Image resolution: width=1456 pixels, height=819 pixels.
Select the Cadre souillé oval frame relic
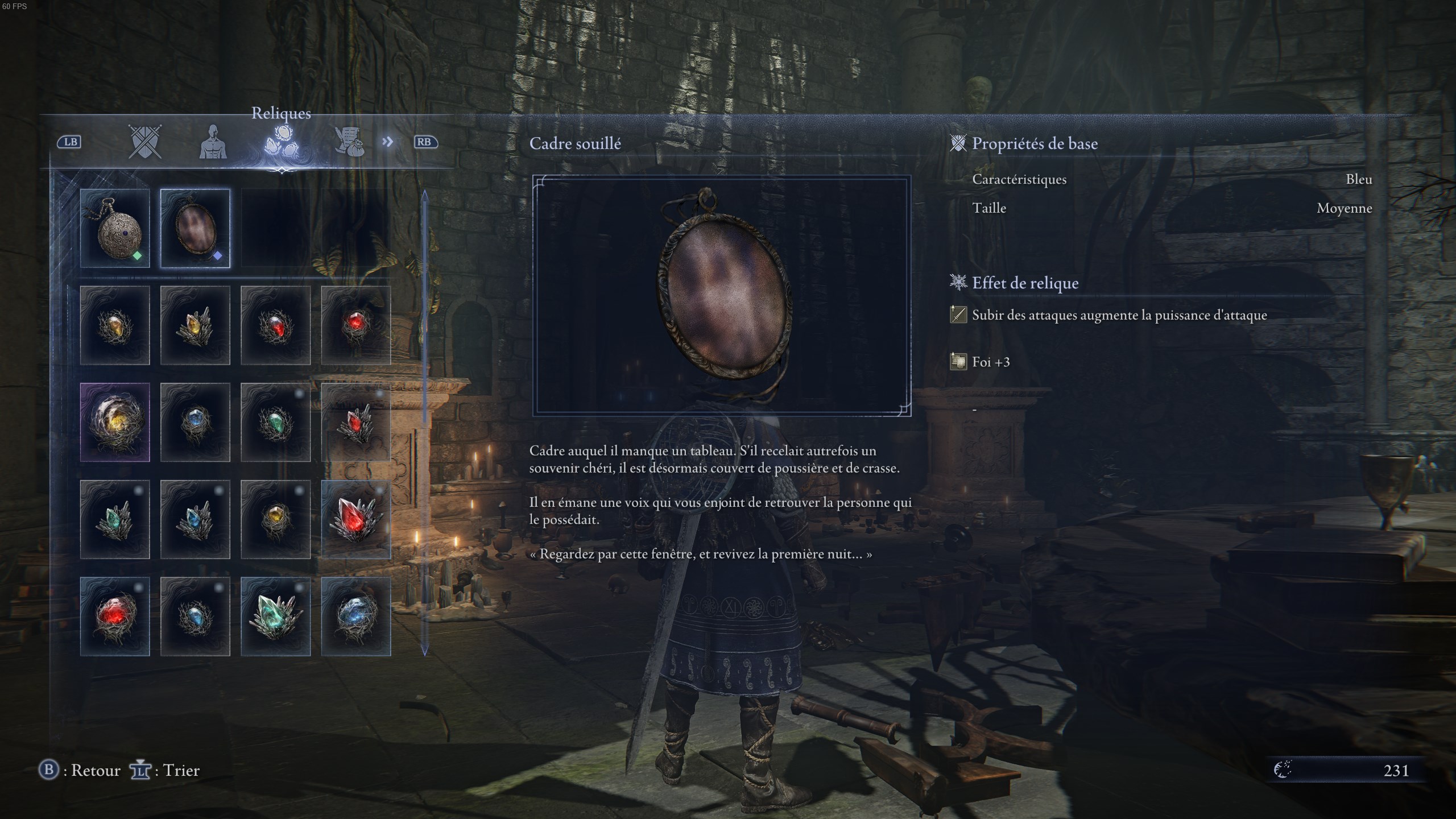click(195, 228)
